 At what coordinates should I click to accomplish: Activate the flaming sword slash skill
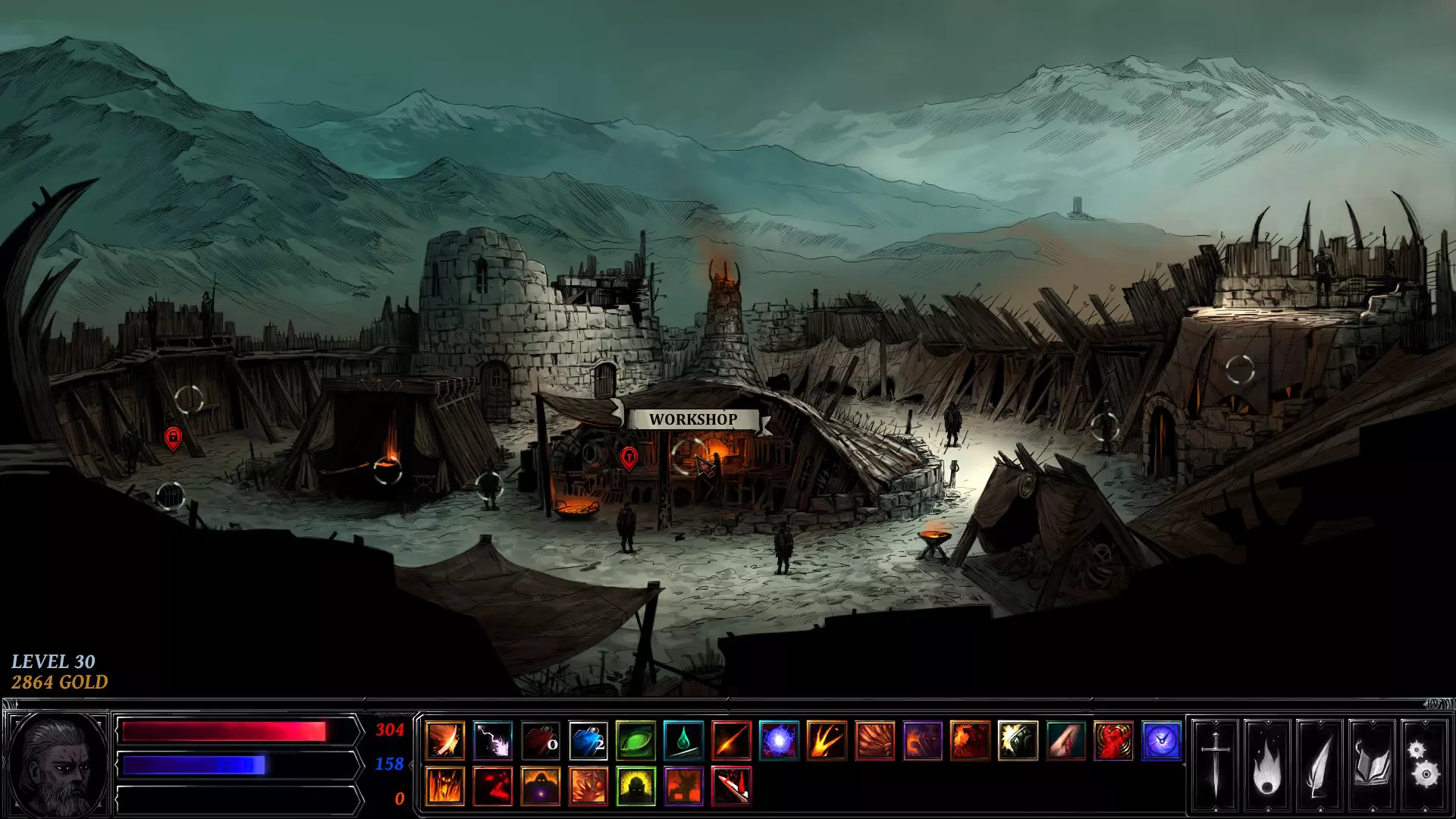(x=445, y=740)
